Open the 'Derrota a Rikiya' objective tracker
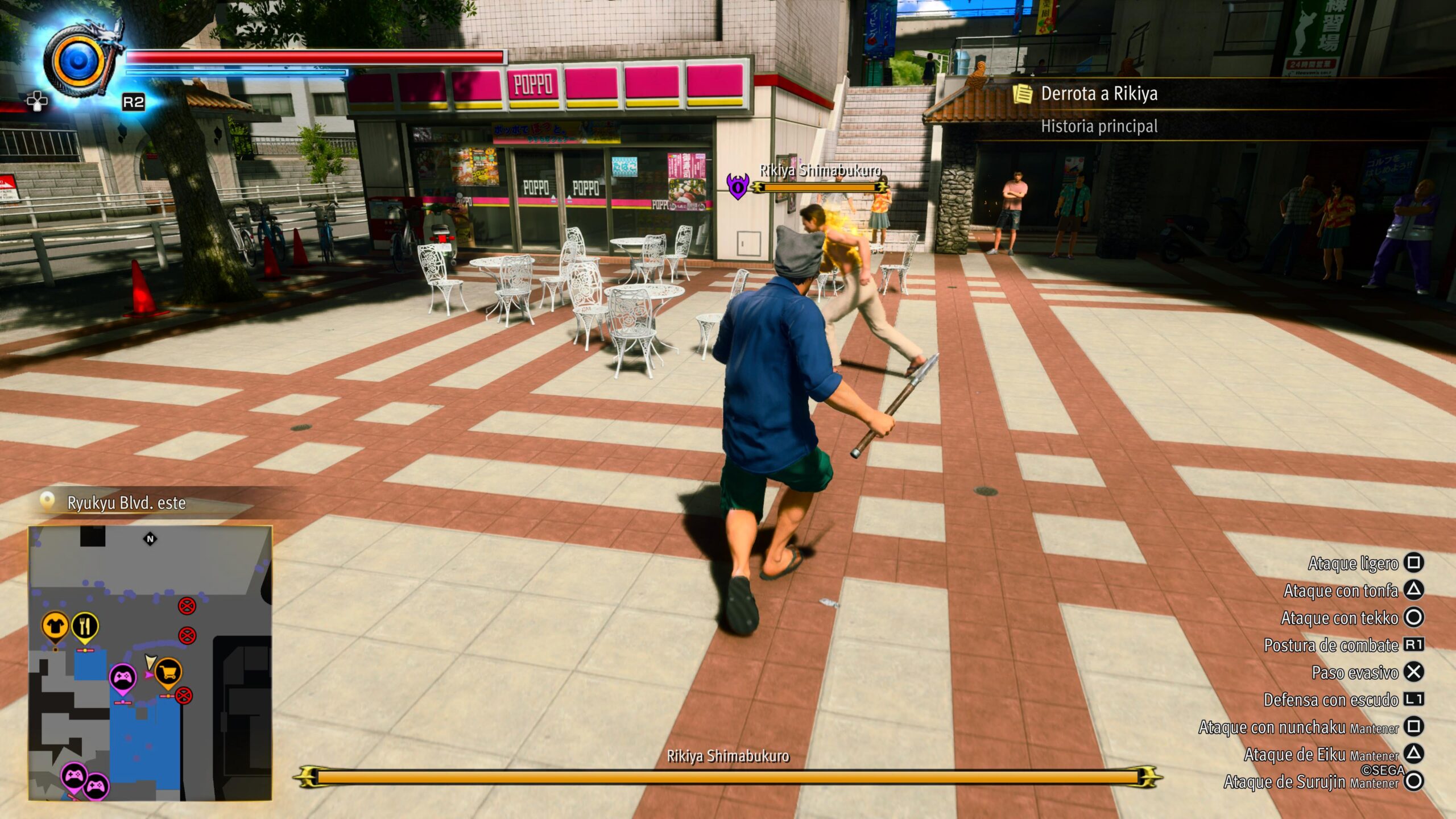Screen dimensions: 1456x819 (x=1099, y=94)
